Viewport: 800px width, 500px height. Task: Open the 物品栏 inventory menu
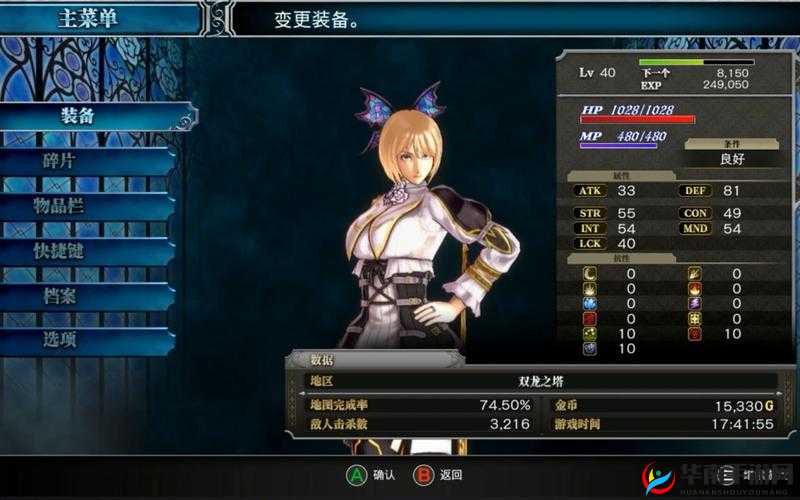(x=60, y=206)
